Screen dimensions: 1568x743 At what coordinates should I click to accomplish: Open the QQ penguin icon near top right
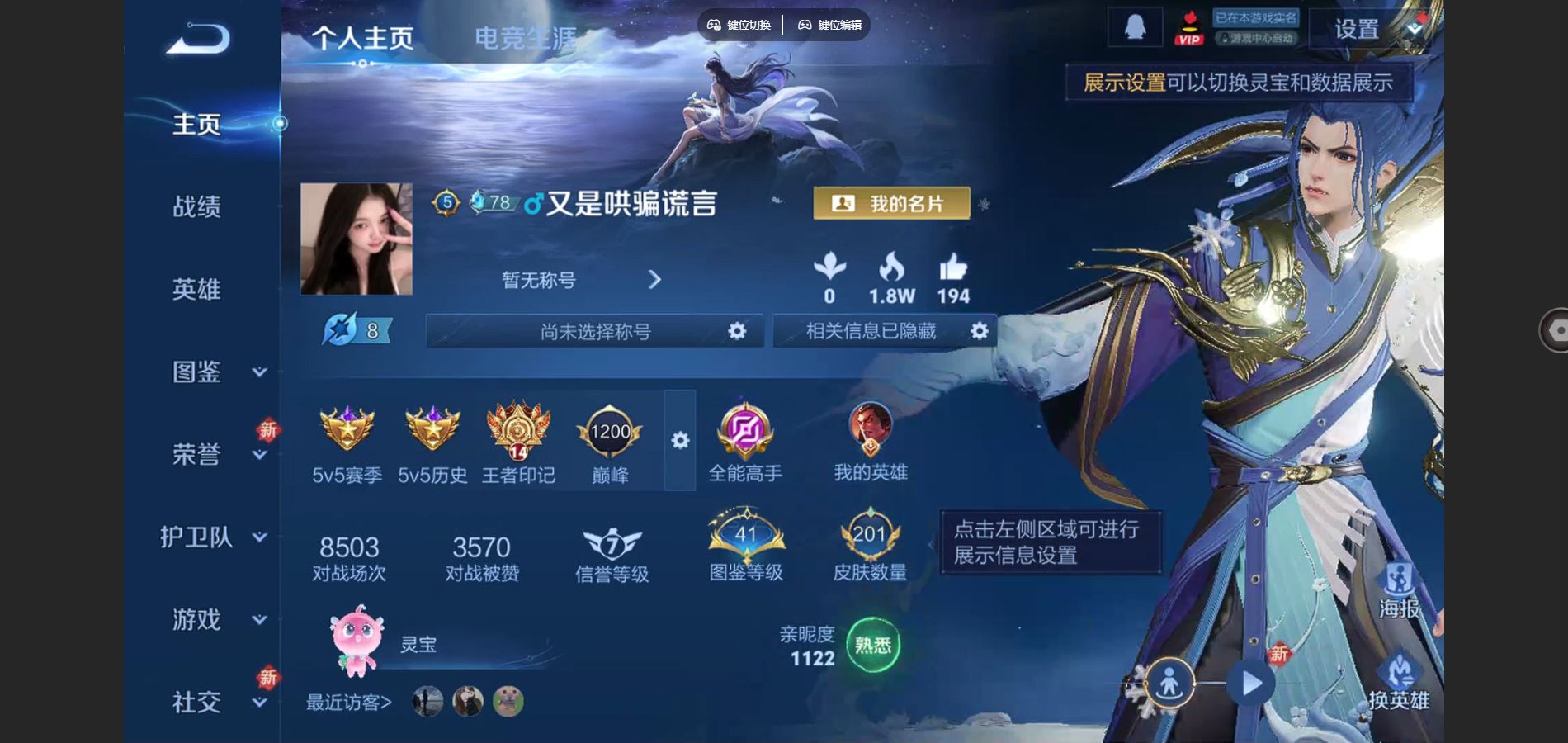pyautogui.click(x=1134, y=26)
